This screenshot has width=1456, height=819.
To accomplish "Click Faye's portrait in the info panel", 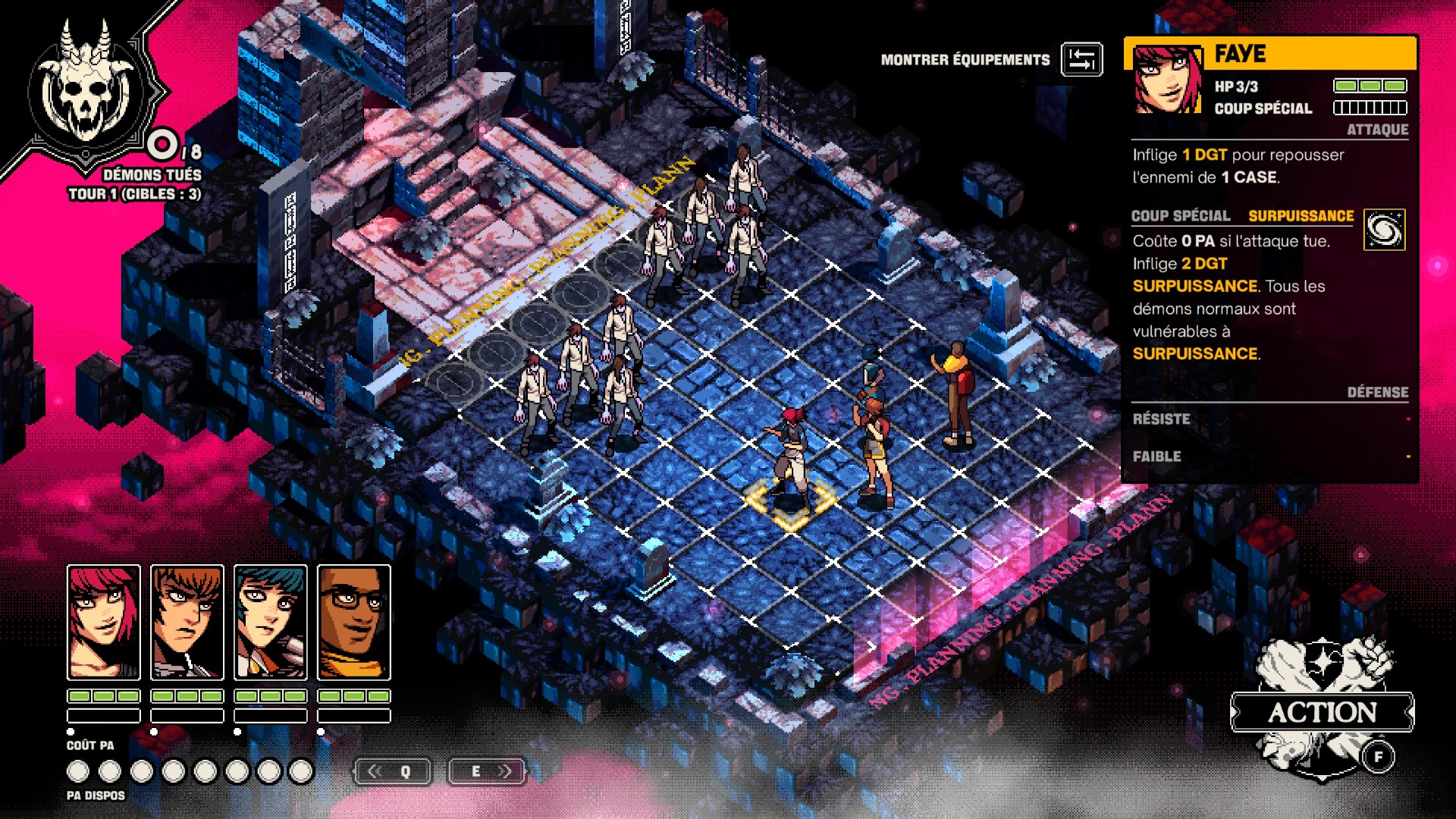I will tap(1167, 80).
